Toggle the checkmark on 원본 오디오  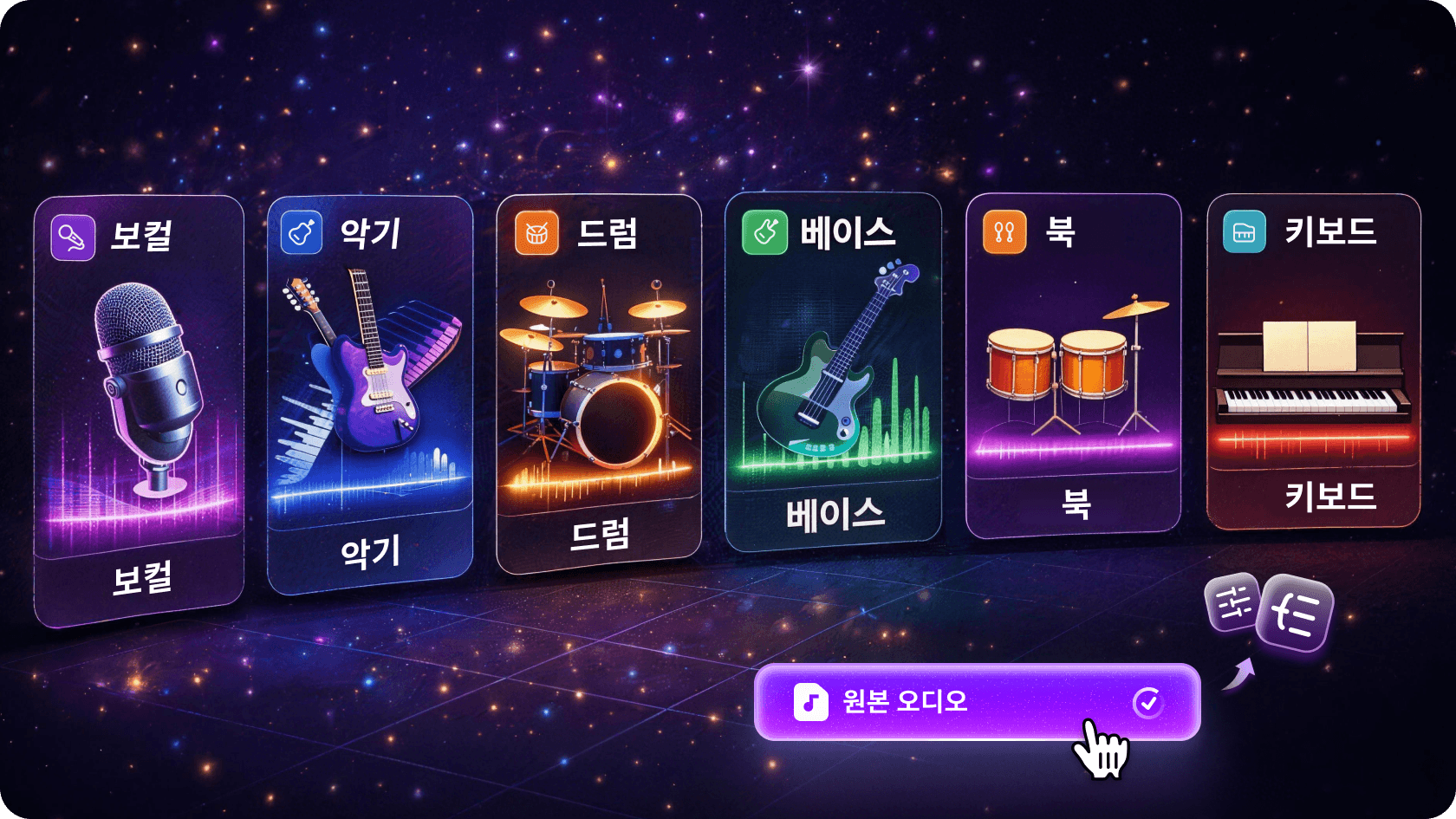coord(1148,702)
